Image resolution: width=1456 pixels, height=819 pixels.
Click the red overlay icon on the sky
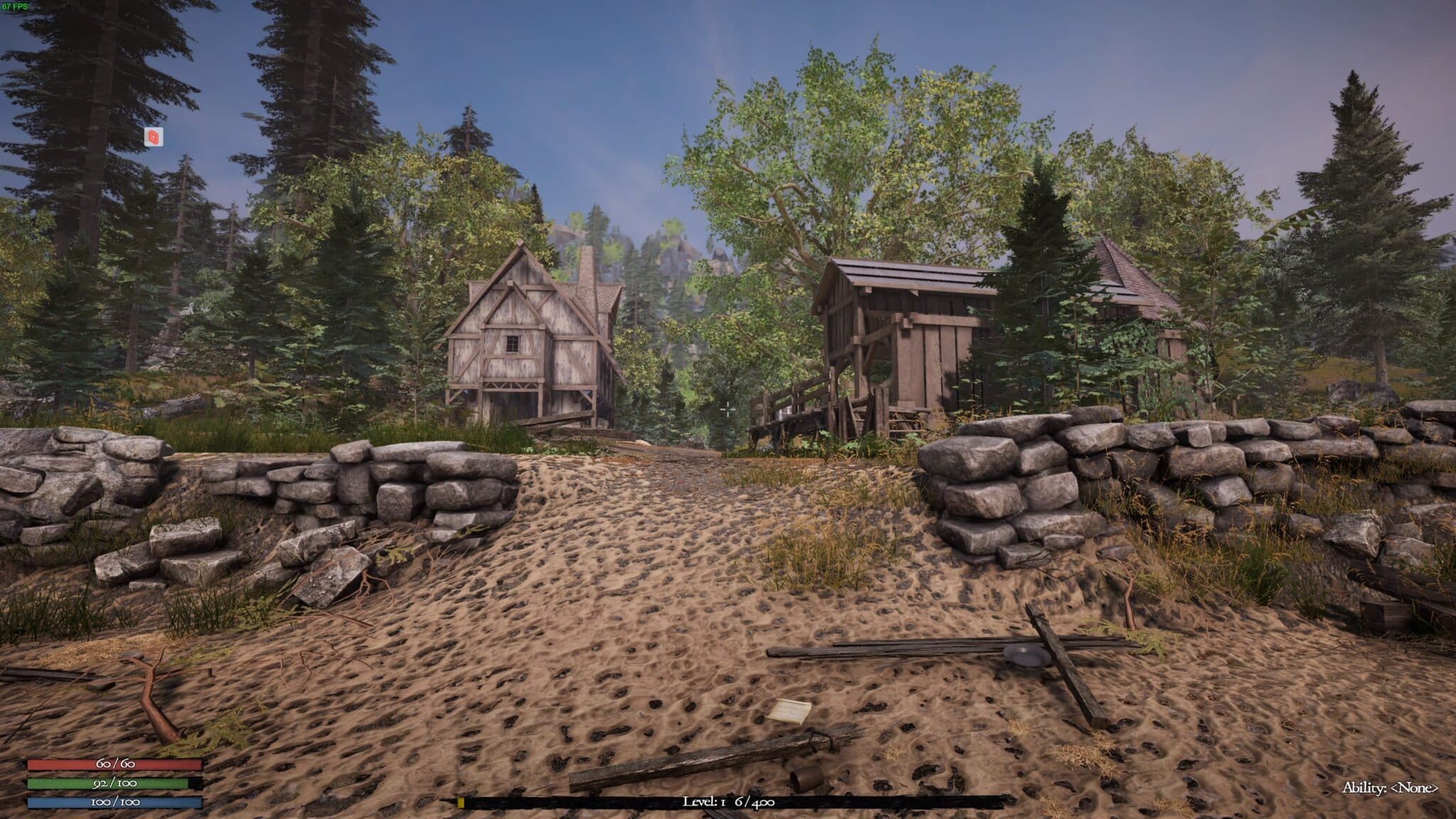click(154, 137)
